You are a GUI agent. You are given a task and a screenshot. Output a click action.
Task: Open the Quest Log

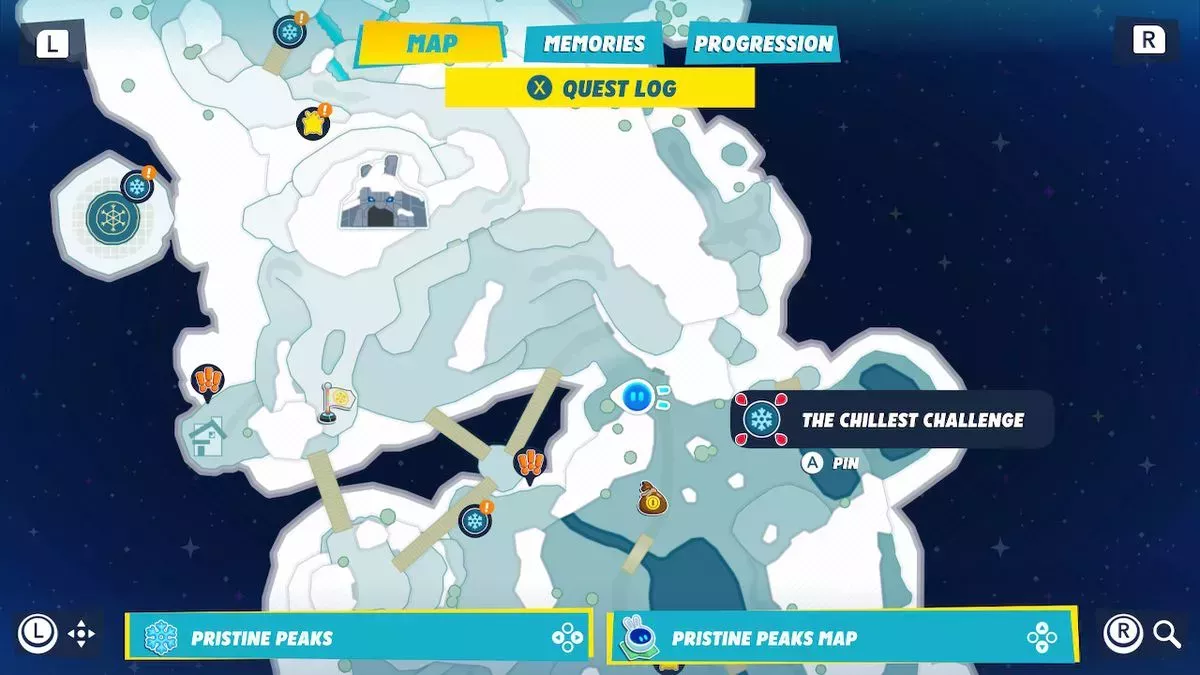[x=600, y=88]
